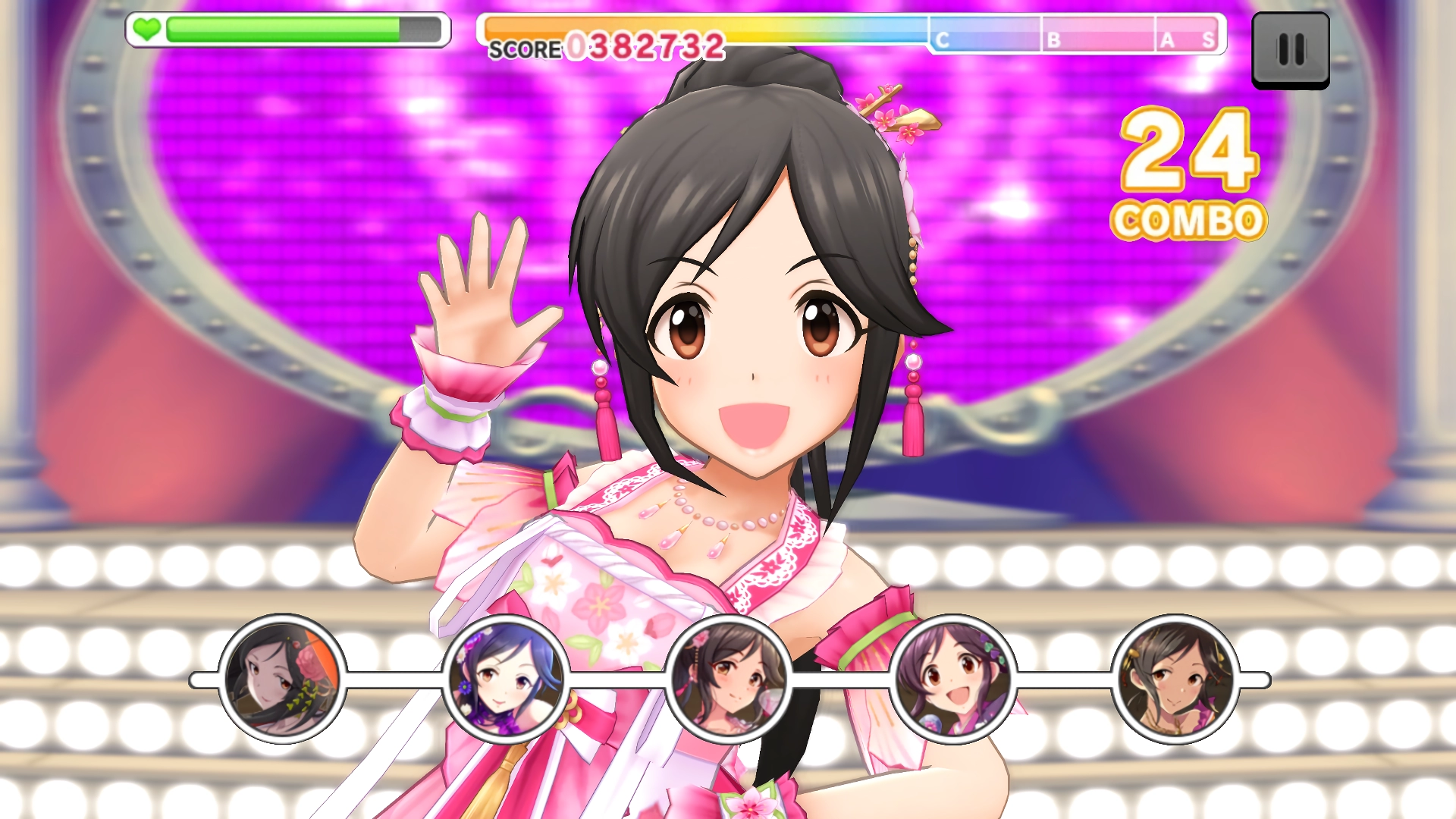Viewport: 1456px width, 819px height.
Task: Tap the tanned idol tap circle
Action: [x=1175, y=679]
